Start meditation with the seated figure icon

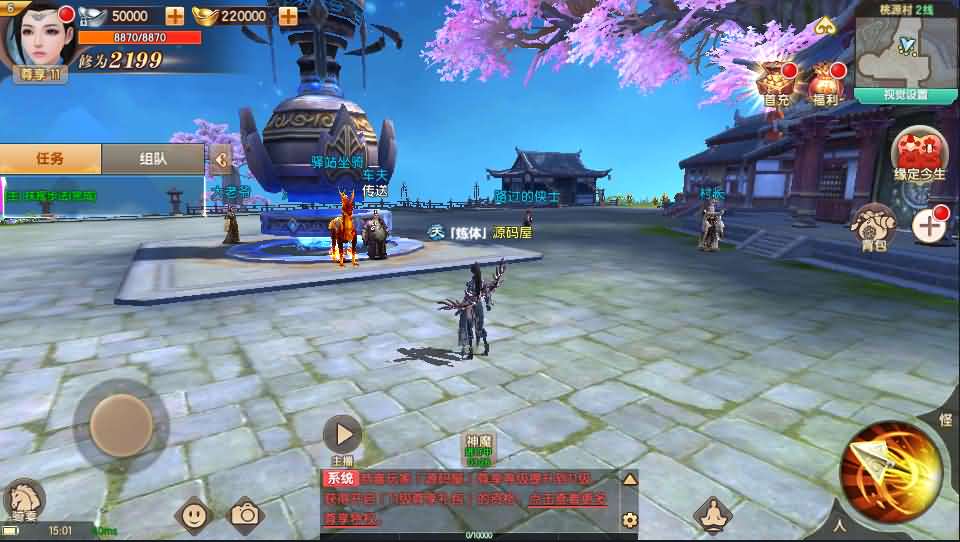pos(713,515)
